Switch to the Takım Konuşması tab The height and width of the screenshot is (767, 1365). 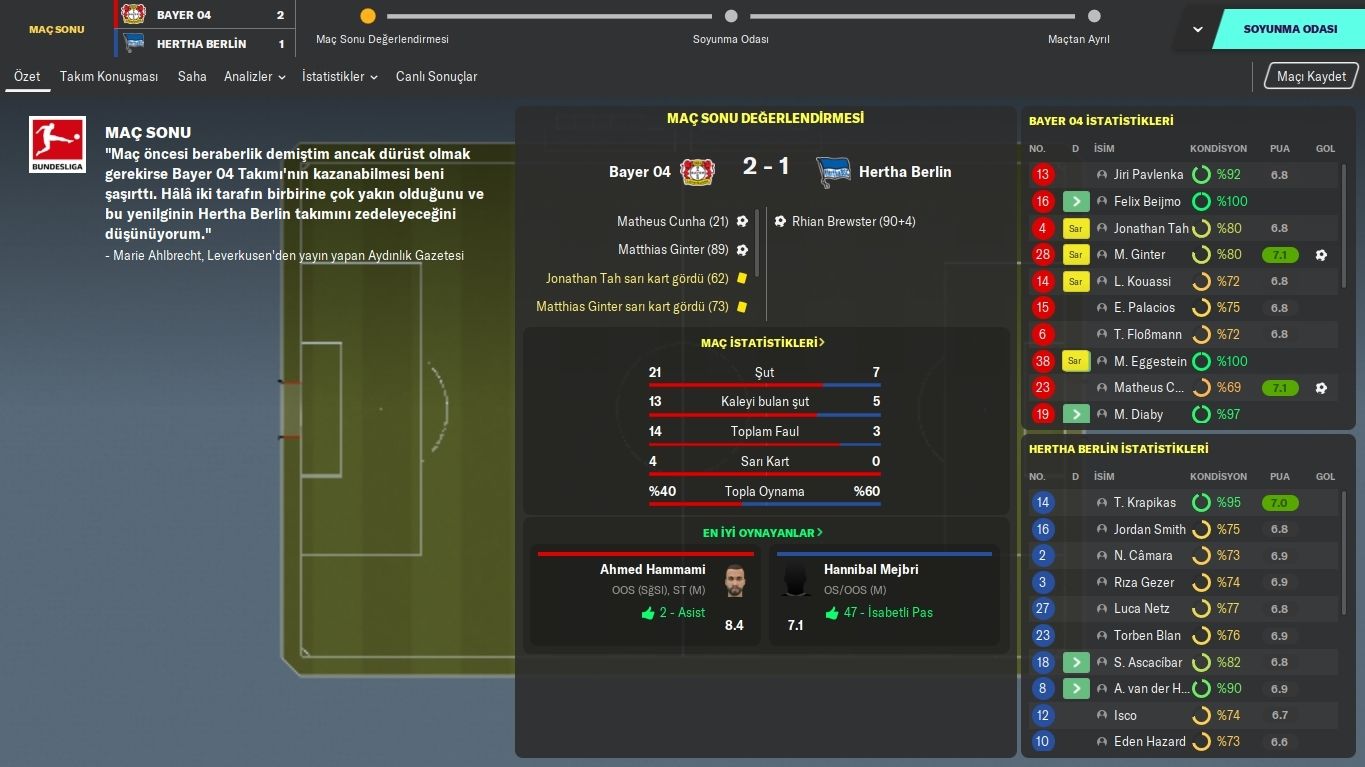tap(109, 76)
